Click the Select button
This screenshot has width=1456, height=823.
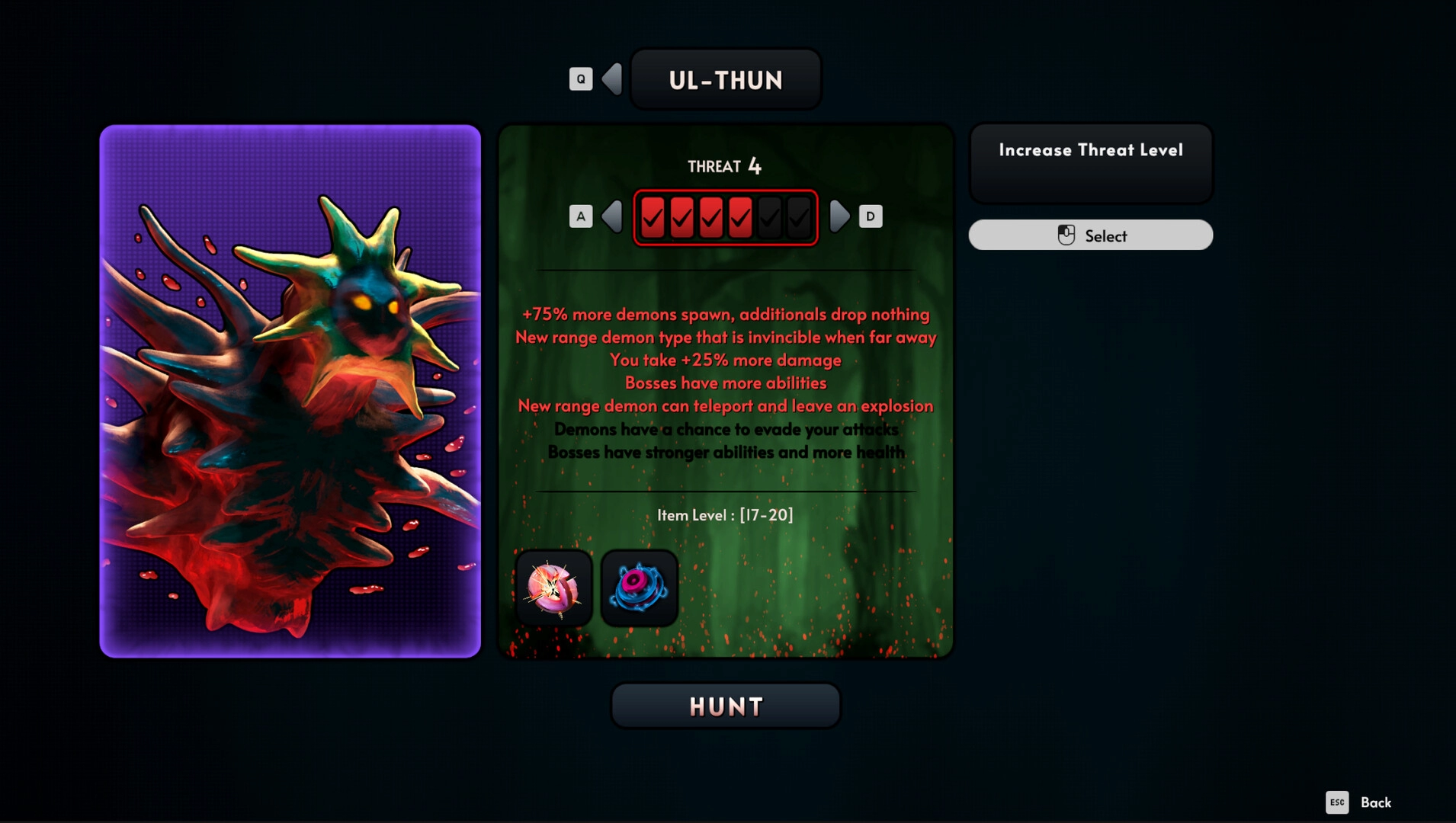click(1090, 235)
